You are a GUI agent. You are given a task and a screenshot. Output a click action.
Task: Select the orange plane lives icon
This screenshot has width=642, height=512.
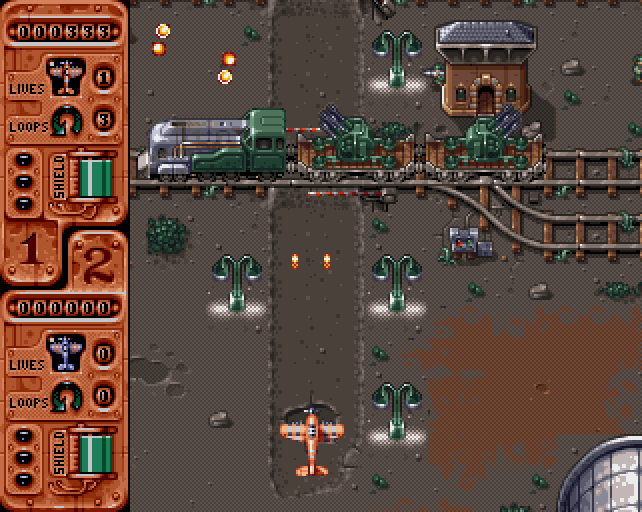click(65, 75)
